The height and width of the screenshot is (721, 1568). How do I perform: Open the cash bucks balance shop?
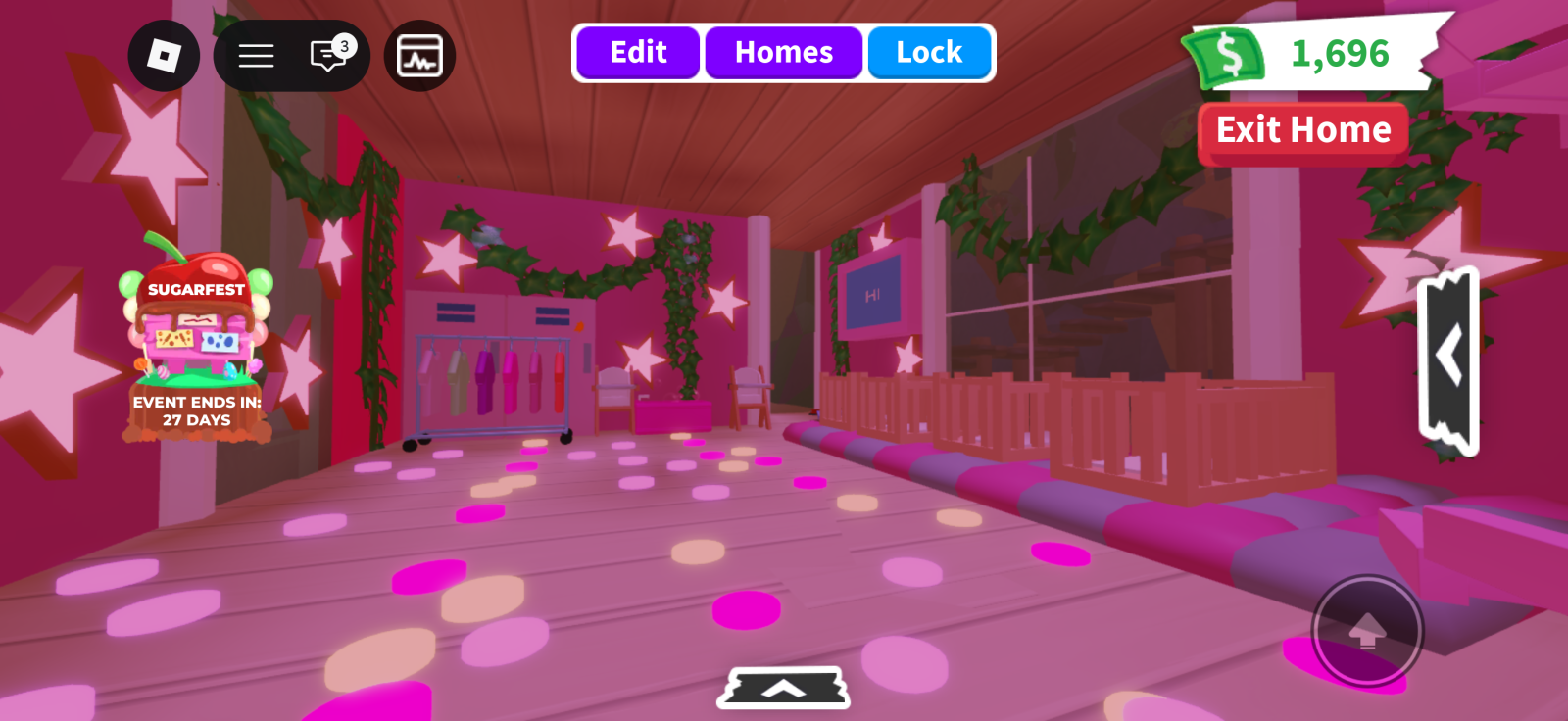coord(1313,54)
